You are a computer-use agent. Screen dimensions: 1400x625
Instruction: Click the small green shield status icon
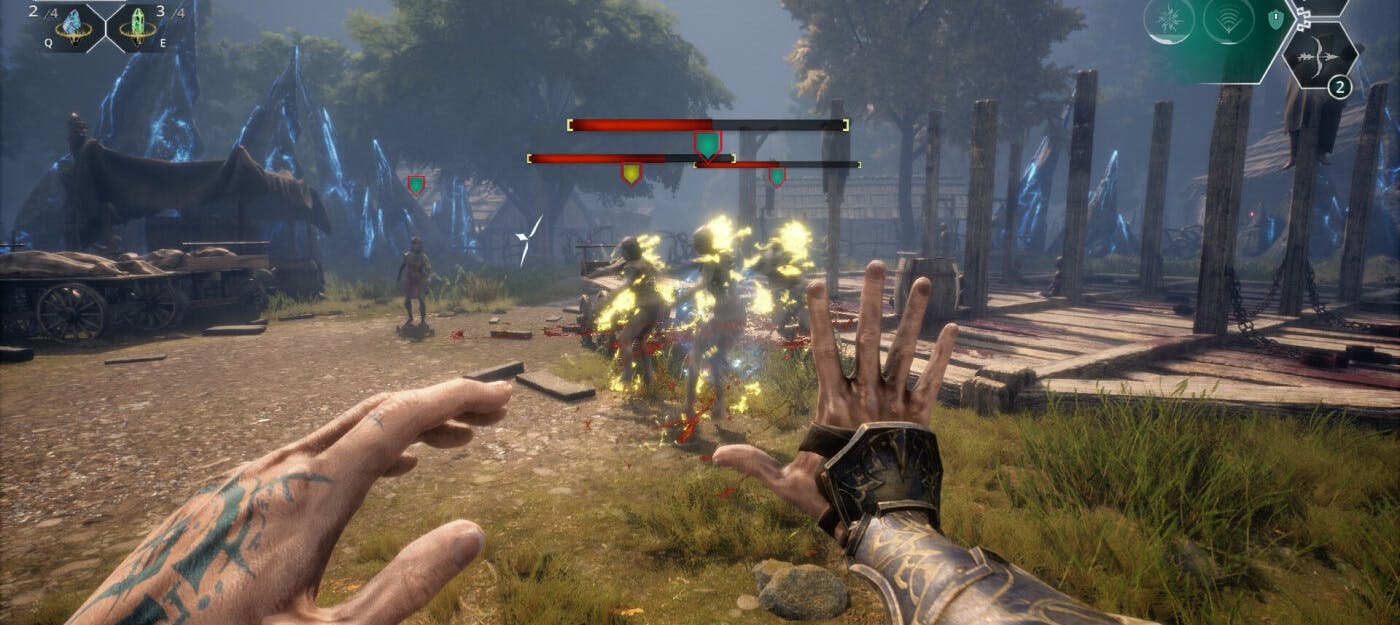[x=1275, y=18]
